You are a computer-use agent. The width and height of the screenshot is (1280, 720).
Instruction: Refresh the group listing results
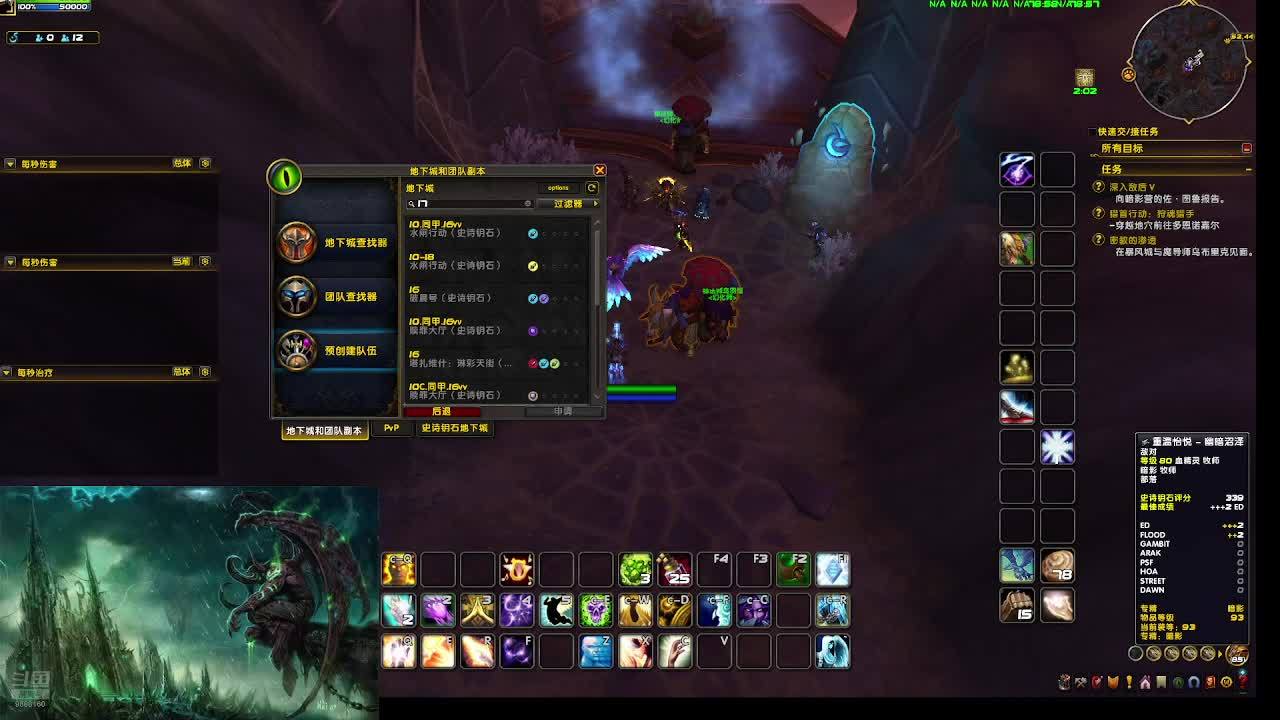592,187
